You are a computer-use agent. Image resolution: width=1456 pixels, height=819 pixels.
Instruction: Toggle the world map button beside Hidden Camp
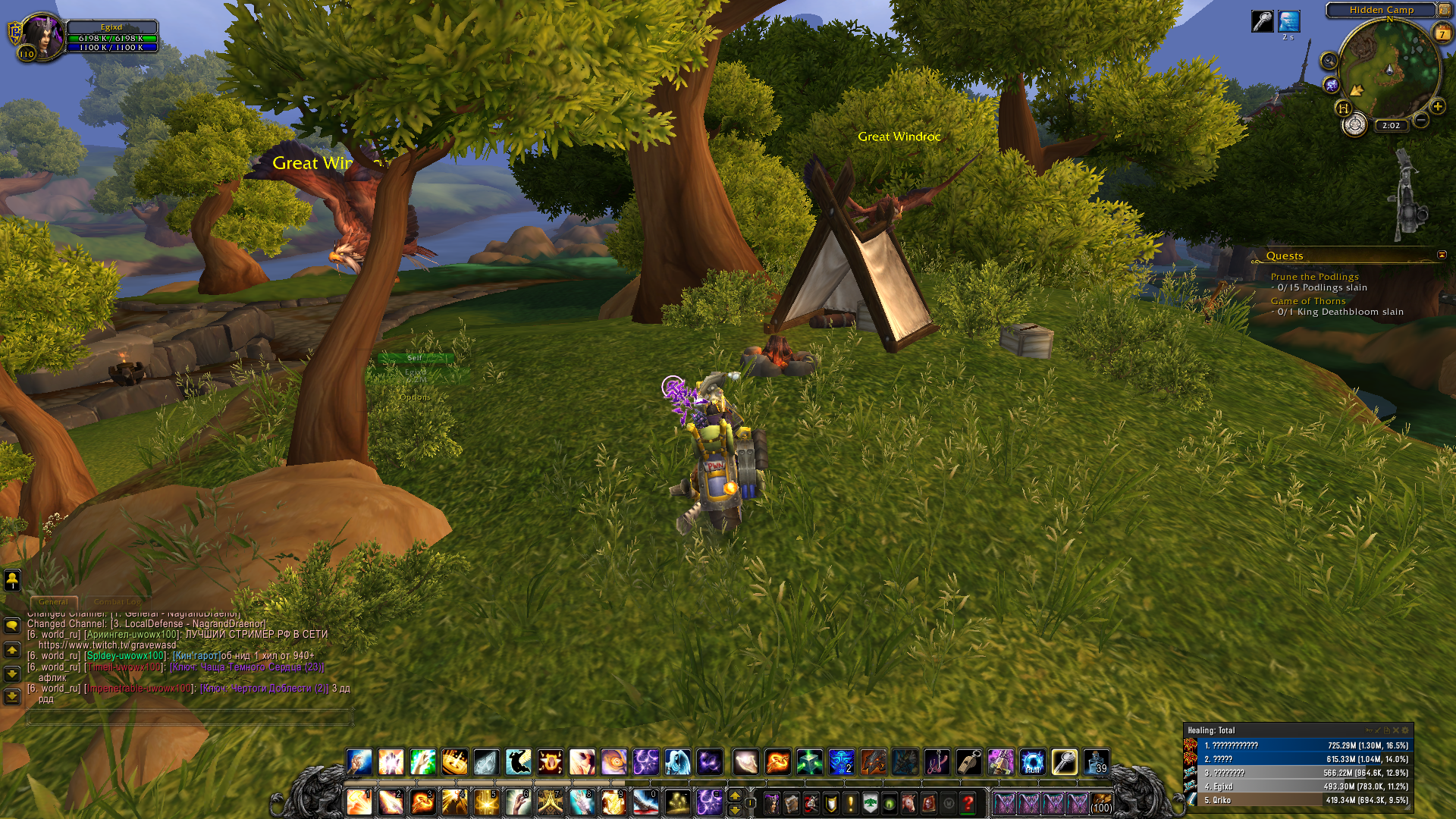click(1445, 10)
